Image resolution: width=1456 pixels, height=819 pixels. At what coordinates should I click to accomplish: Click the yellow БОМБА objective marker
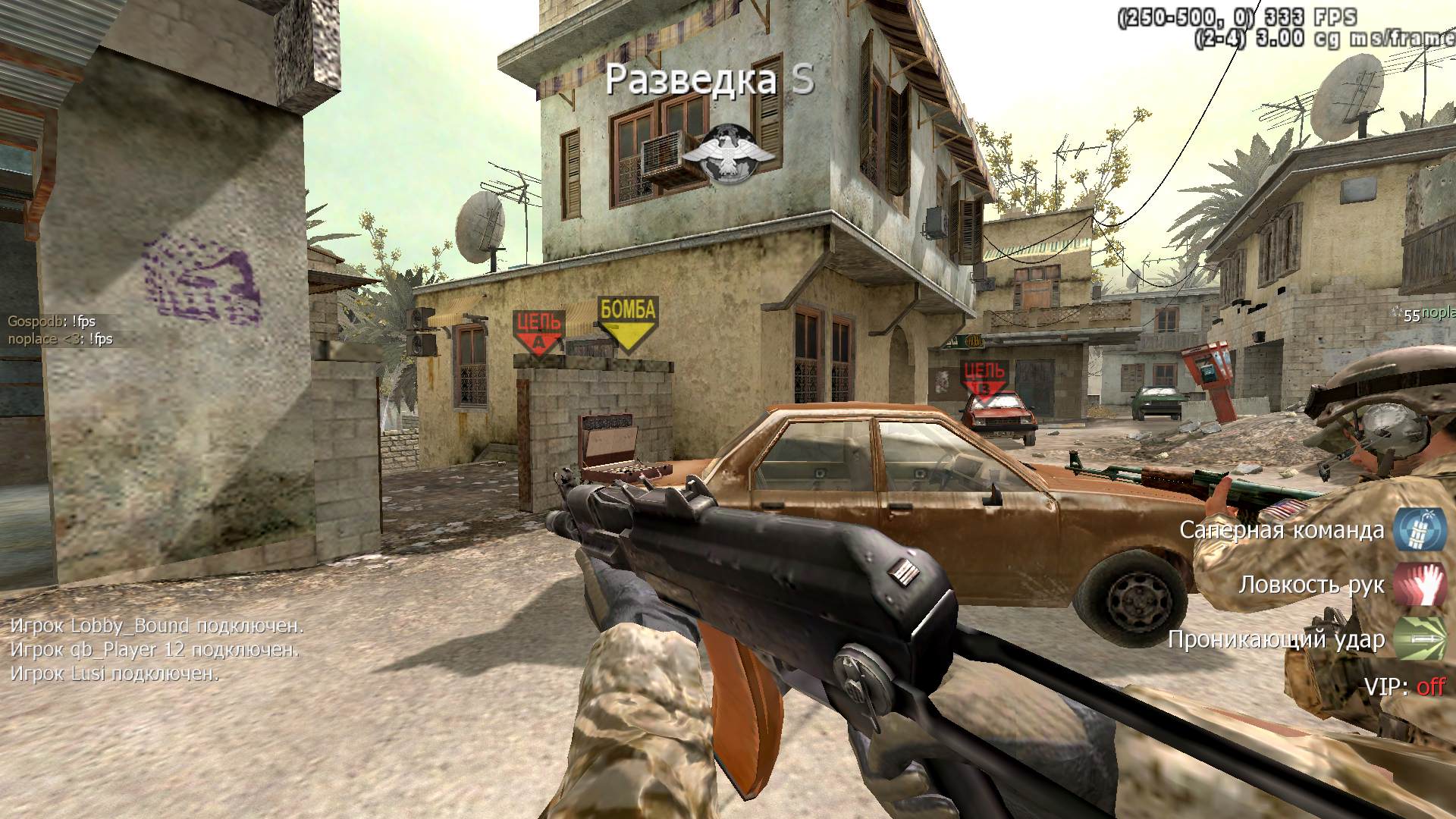pyautogui.click(x=627, y=322)
